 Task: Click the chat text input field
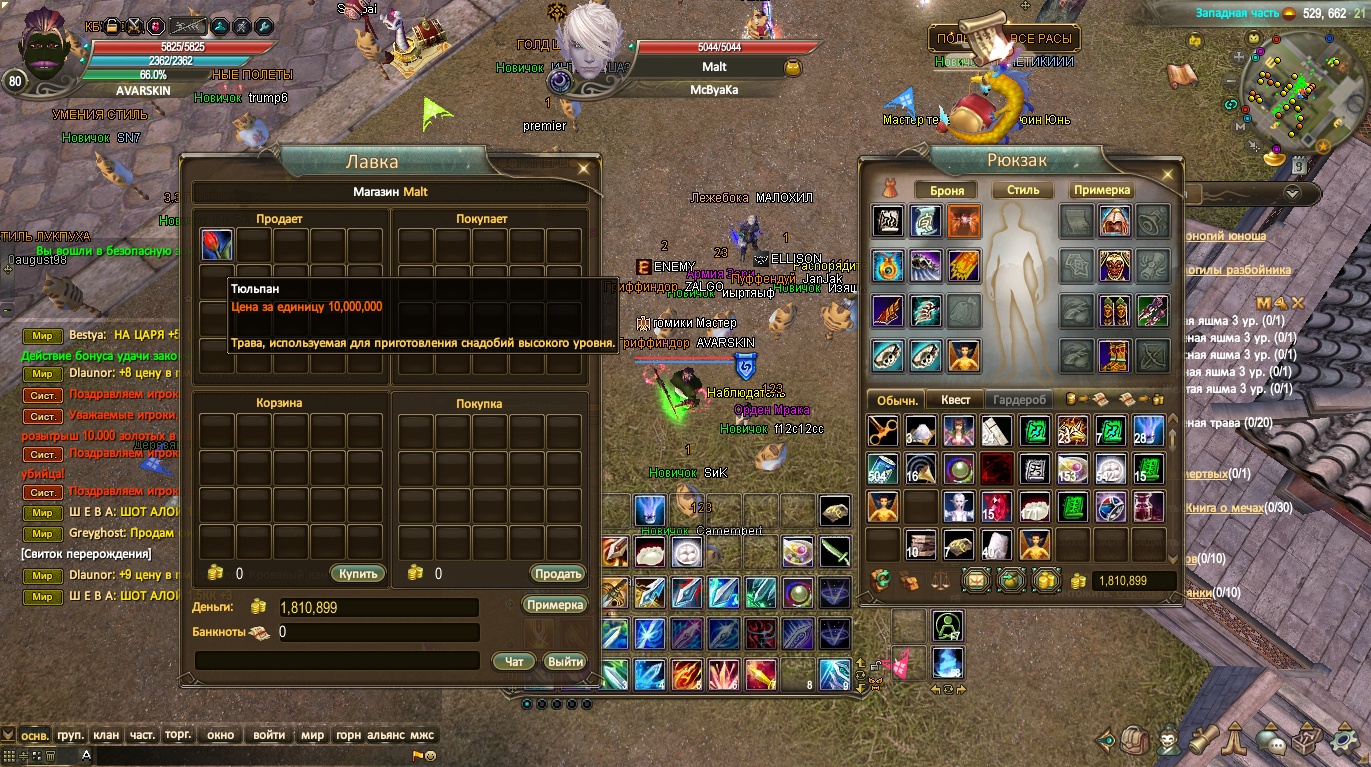coord(250,756)
